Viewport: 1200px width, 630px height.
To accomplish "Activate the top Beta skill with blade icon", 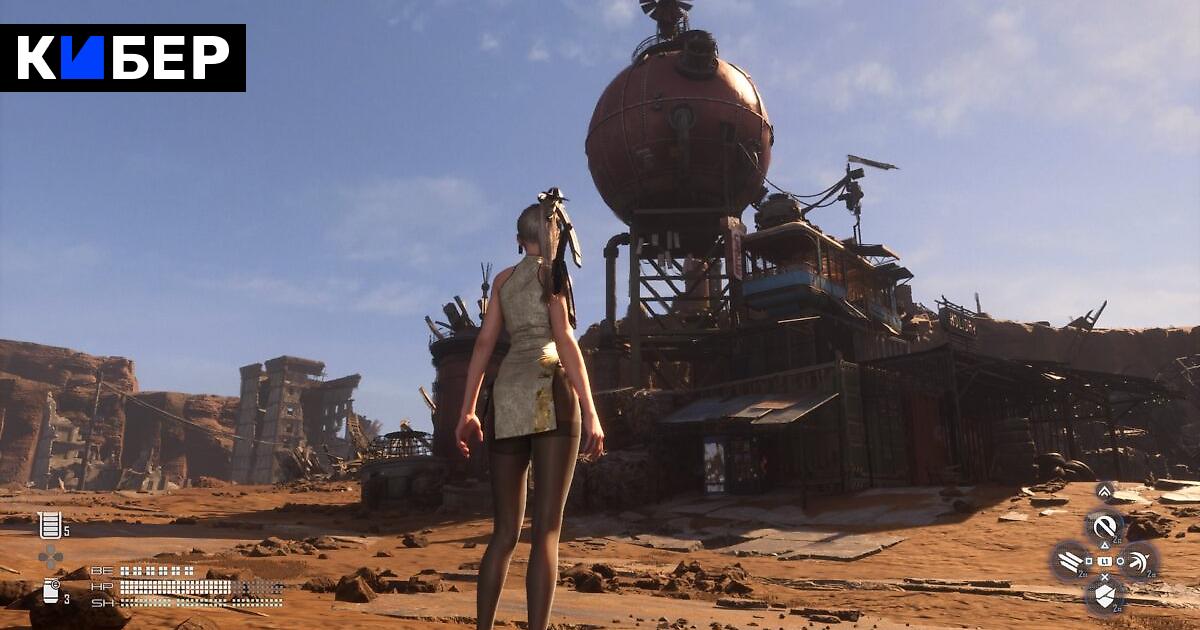I will 1105,526.
